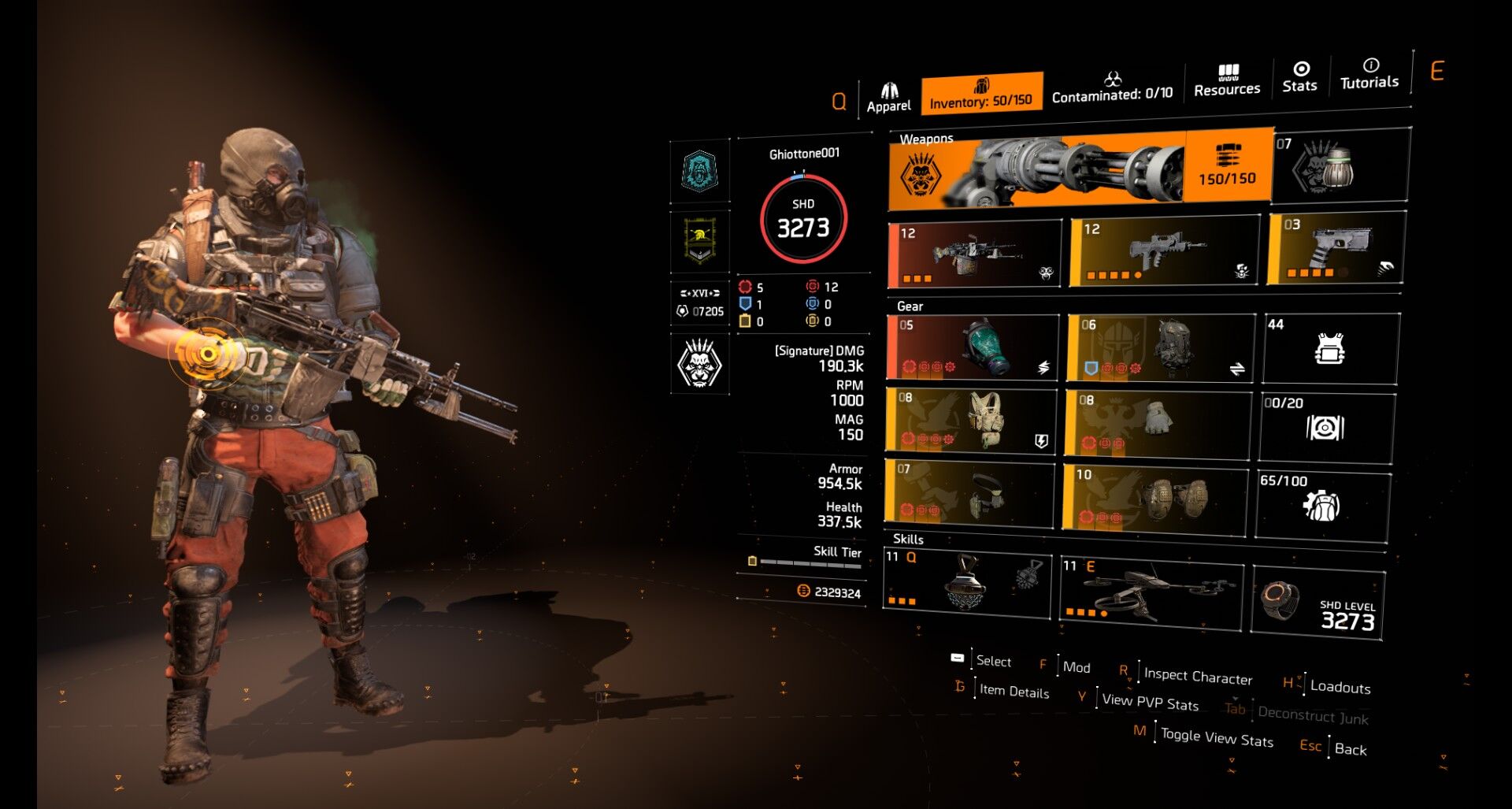Open the 65/100 gear mods slot
The width and height of the screenshot is (1512, 809).
1322,506
